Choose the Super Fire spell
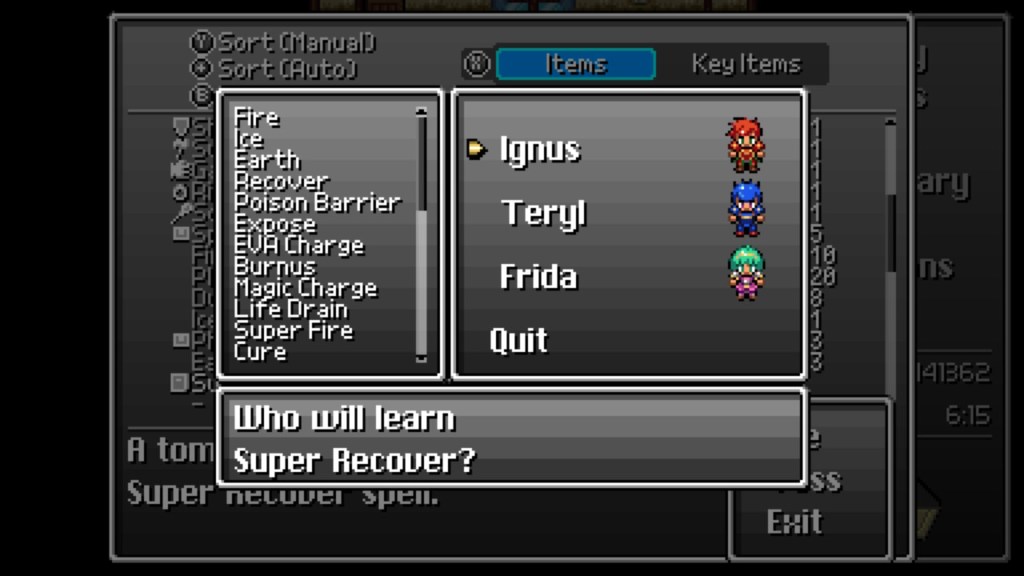Screen dimensions: 1024x576 (293, 331)
